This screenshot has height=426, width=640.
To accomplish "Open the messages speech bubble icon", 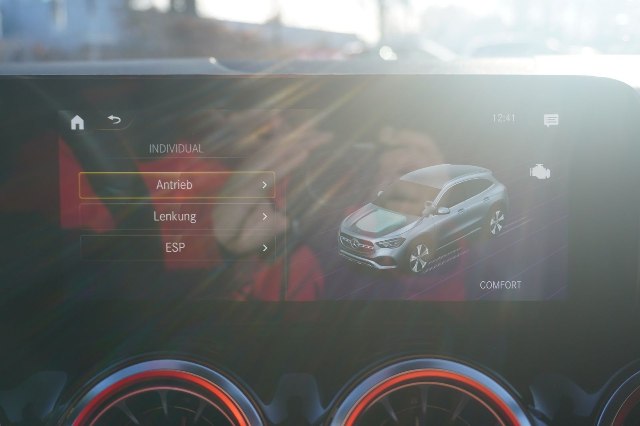I will [551, 120].
